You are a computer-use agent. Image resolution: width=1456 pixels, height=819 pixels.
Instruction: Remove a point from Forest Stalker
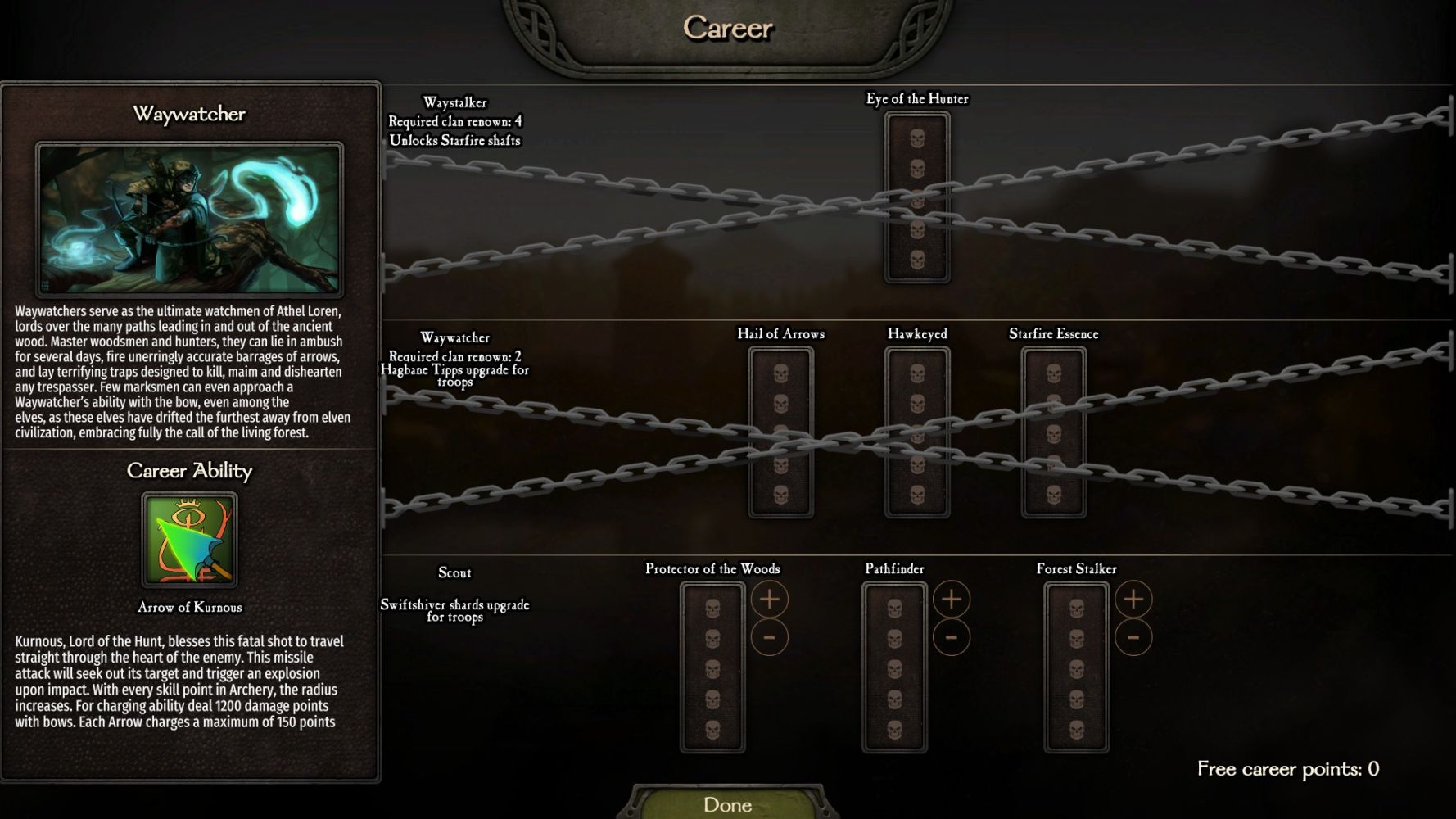coord(1133,637)
